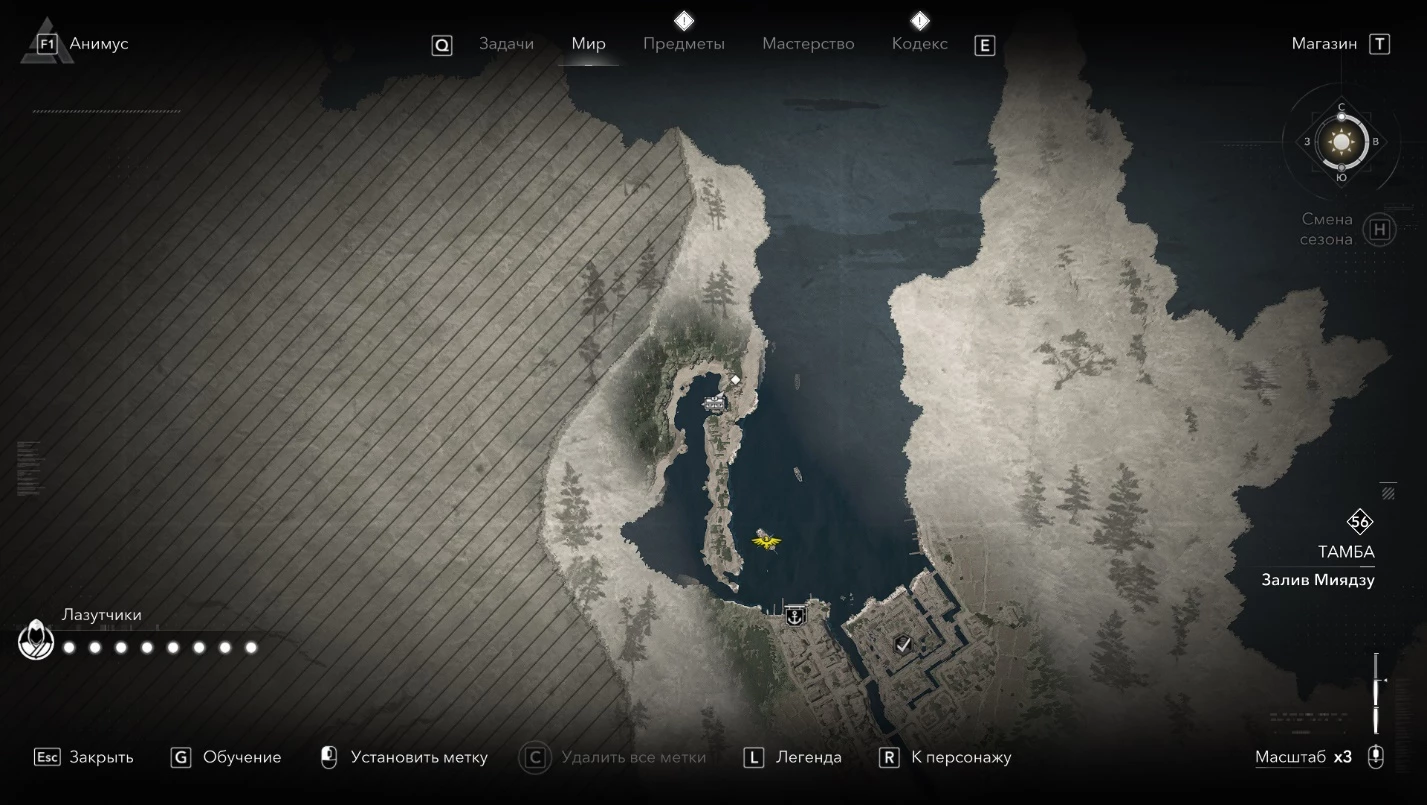Viewport: 1427px width, 805px height.
Task: Center map with К персонажу
Action: tap(961, 757)
